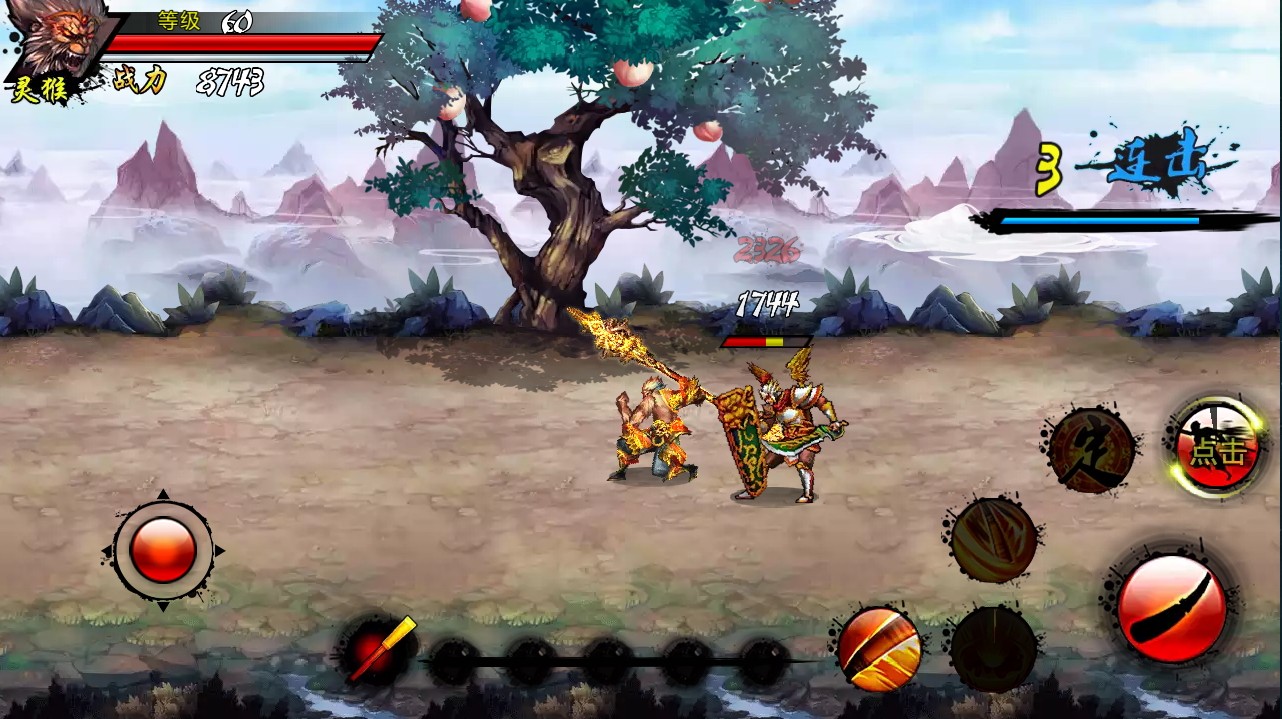This screenshot has height=719, width=1282.
Task: Hit the big red blade attack button
Action: click(1171, 607)
